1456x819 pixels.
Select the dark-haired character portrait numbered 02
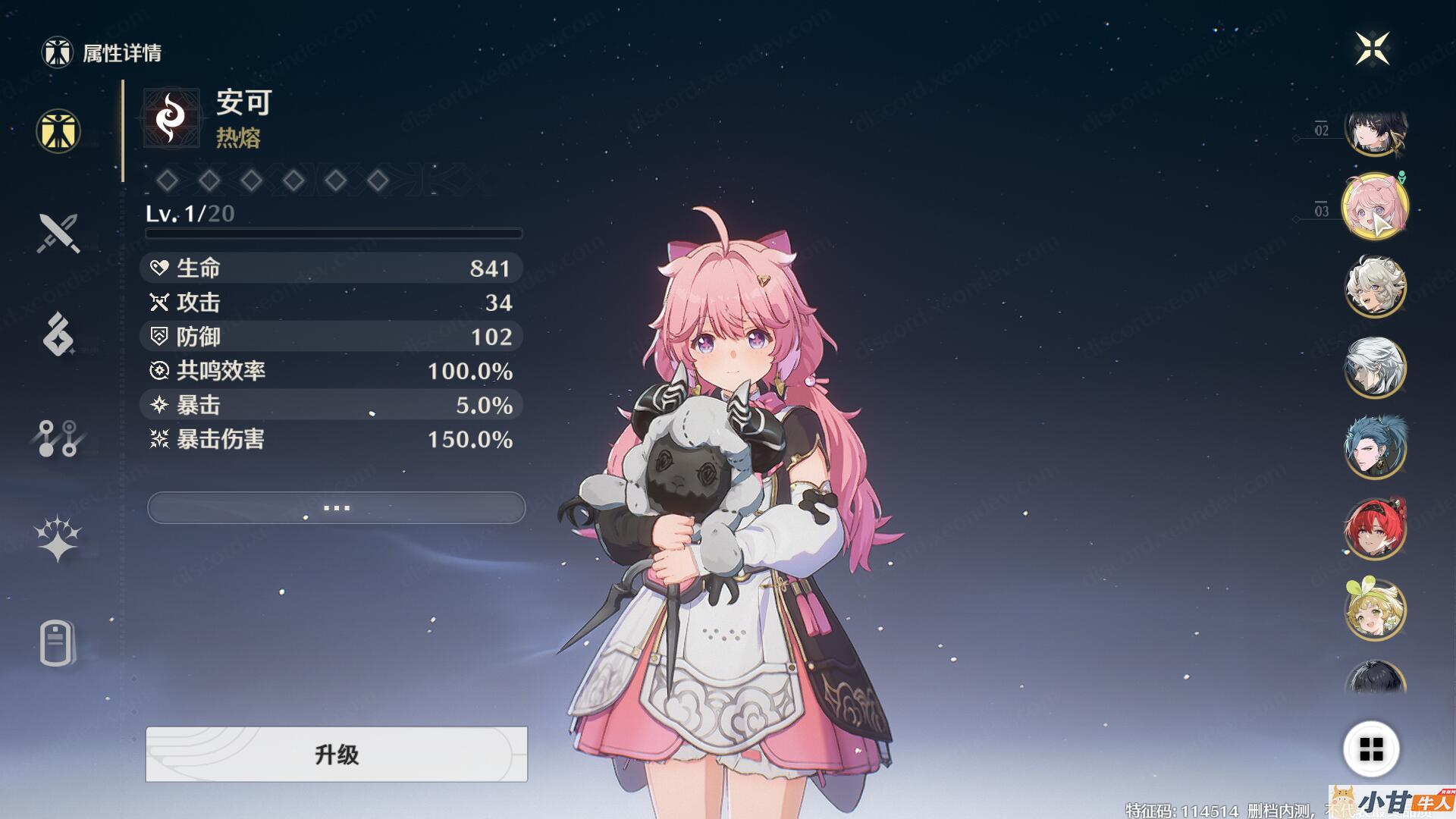pos(1376,130)
